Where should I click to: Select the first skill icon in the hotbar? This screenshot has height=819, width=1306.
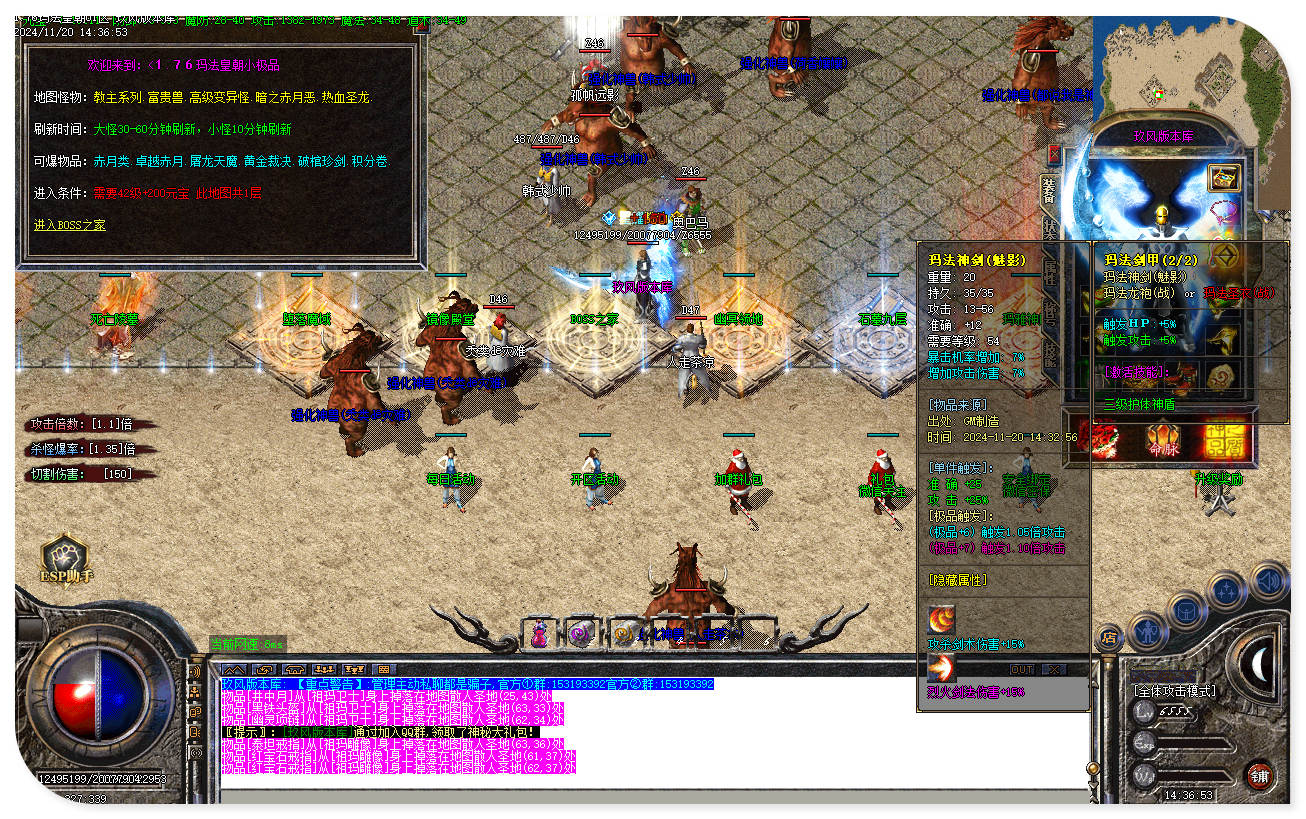(x=540, y=634)
